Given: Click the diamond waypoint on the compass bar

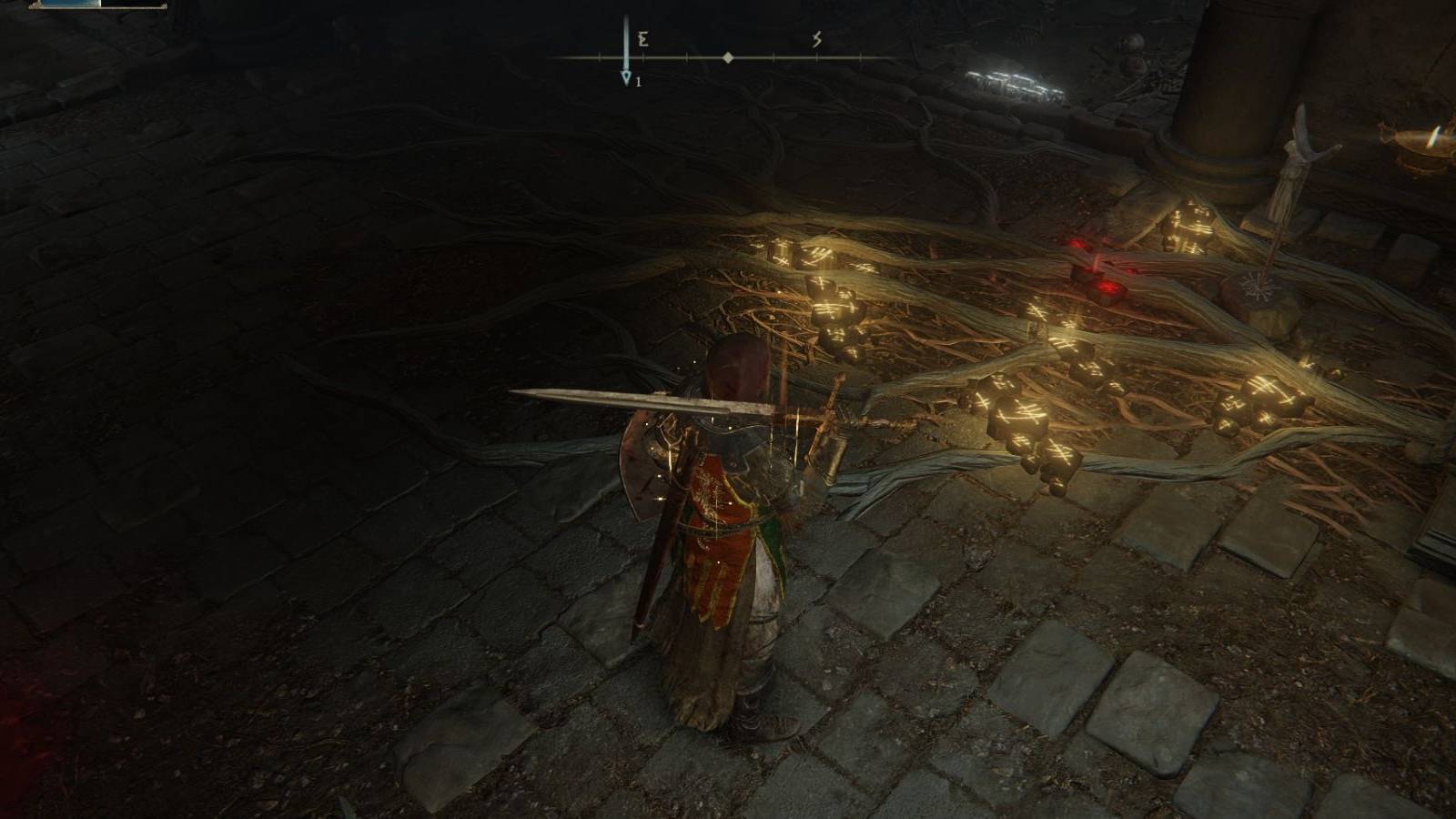Looking at the screenshot, I should coord(728,58).
